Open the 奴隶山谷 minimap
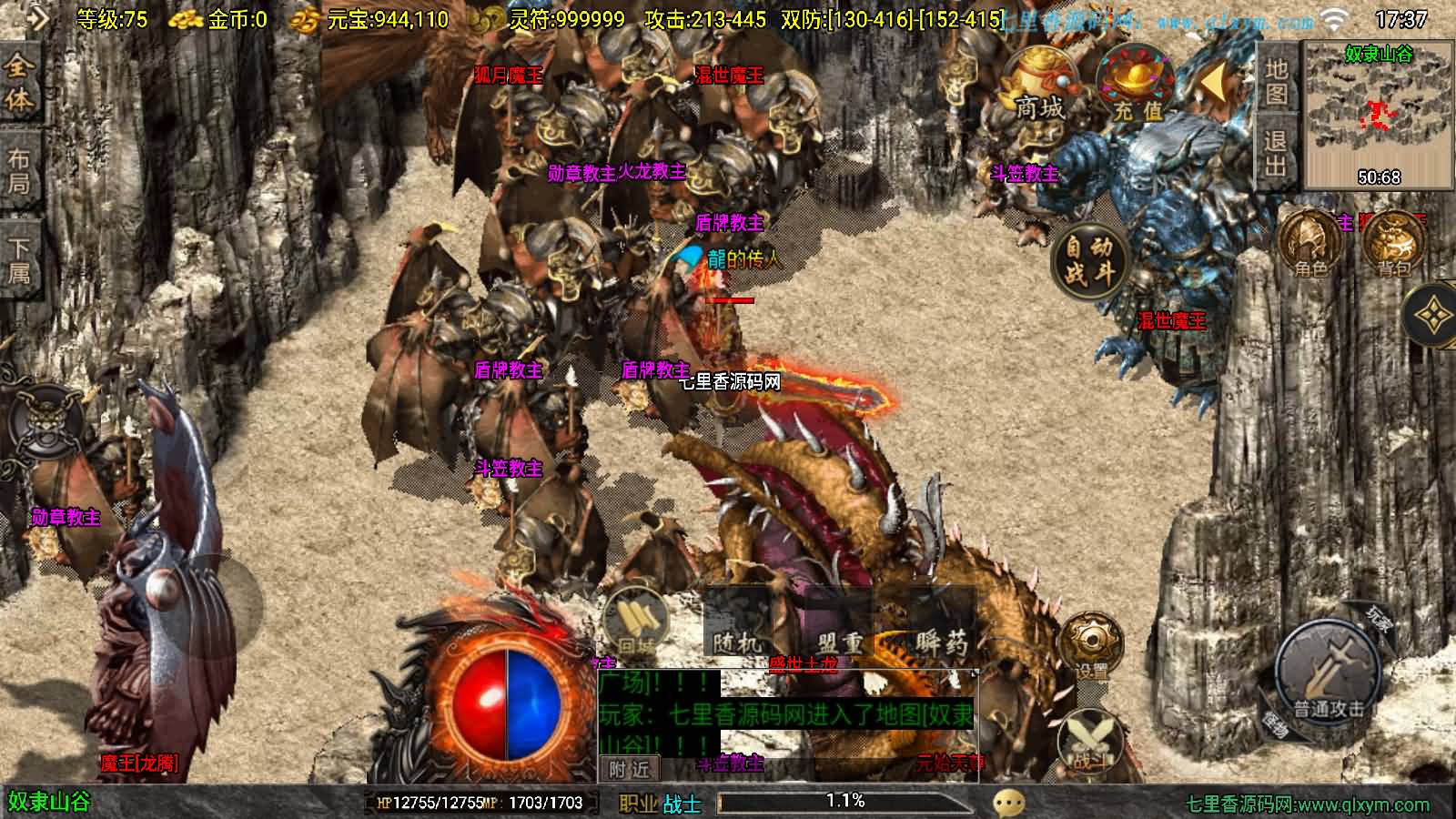1456x819 pixels. tap(1379, 114)
